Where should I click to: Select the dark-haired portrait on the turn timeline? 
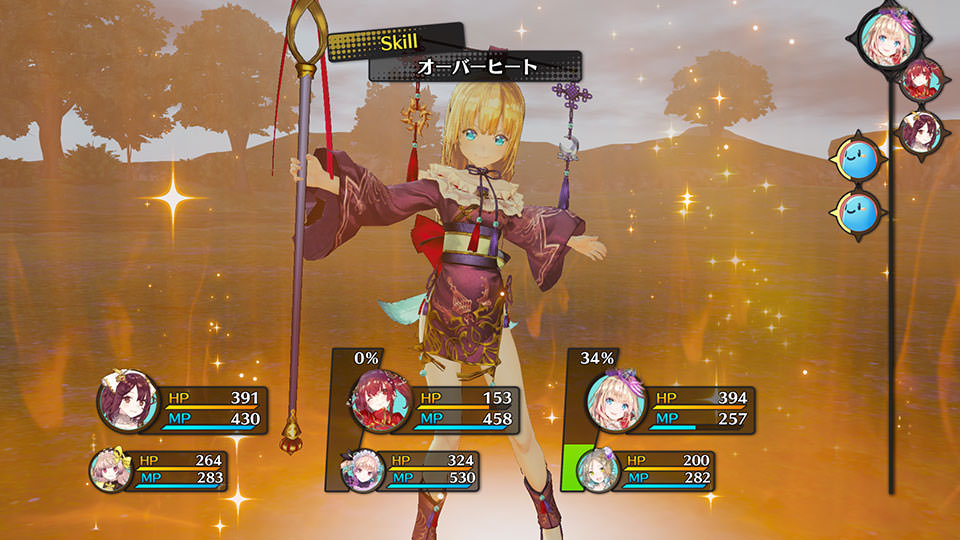click(918, 131)
